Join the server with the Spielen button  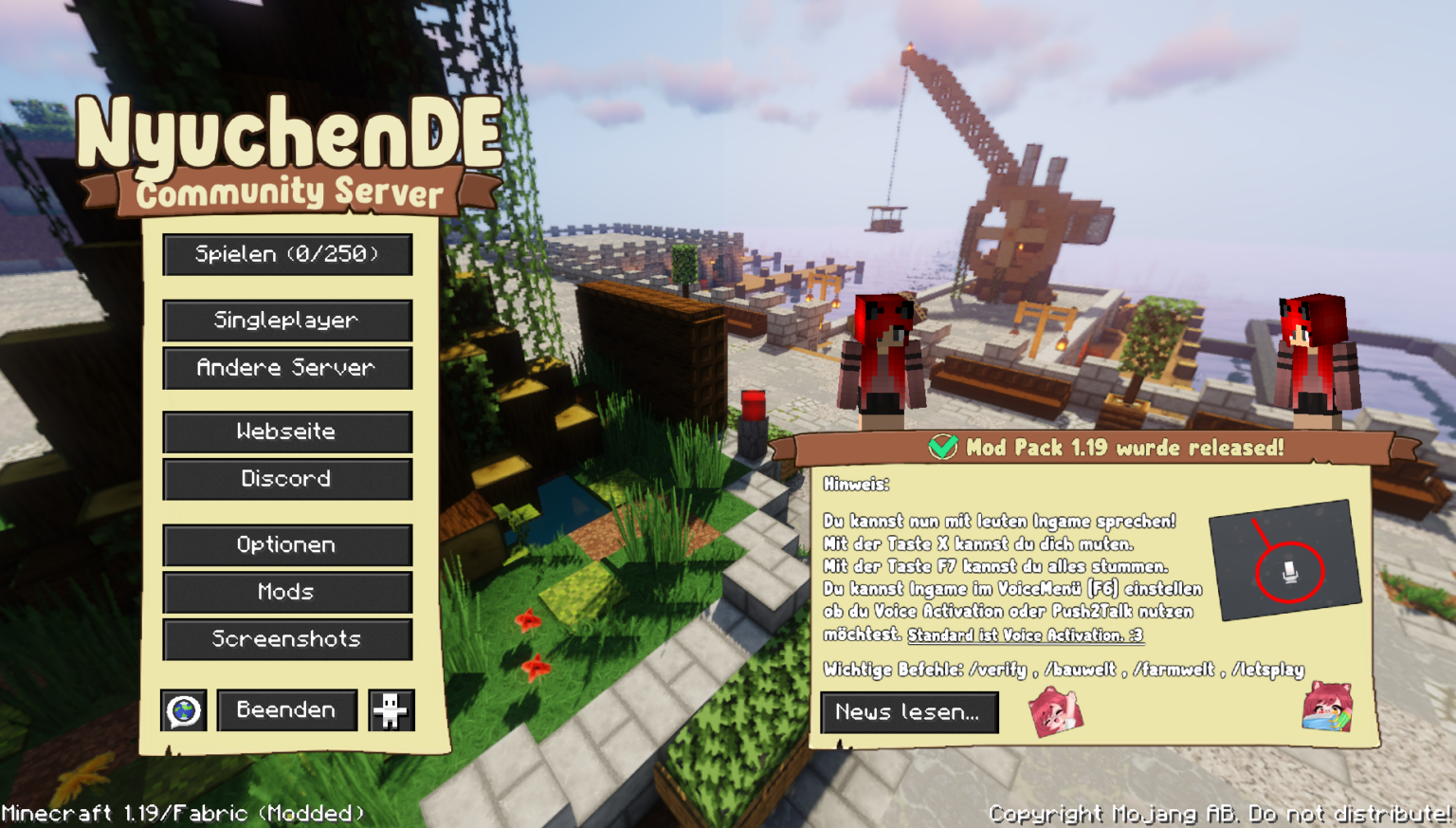point(287,254)
